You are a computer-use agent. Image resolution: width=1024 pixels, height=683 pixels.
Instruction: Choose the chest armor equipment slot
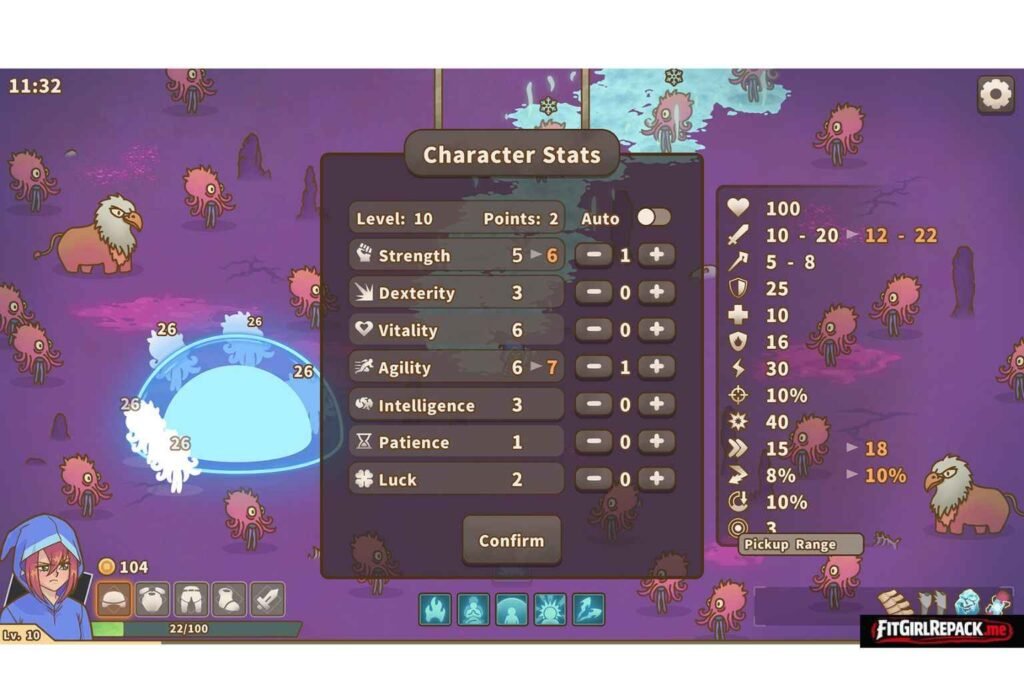(152, 600)
